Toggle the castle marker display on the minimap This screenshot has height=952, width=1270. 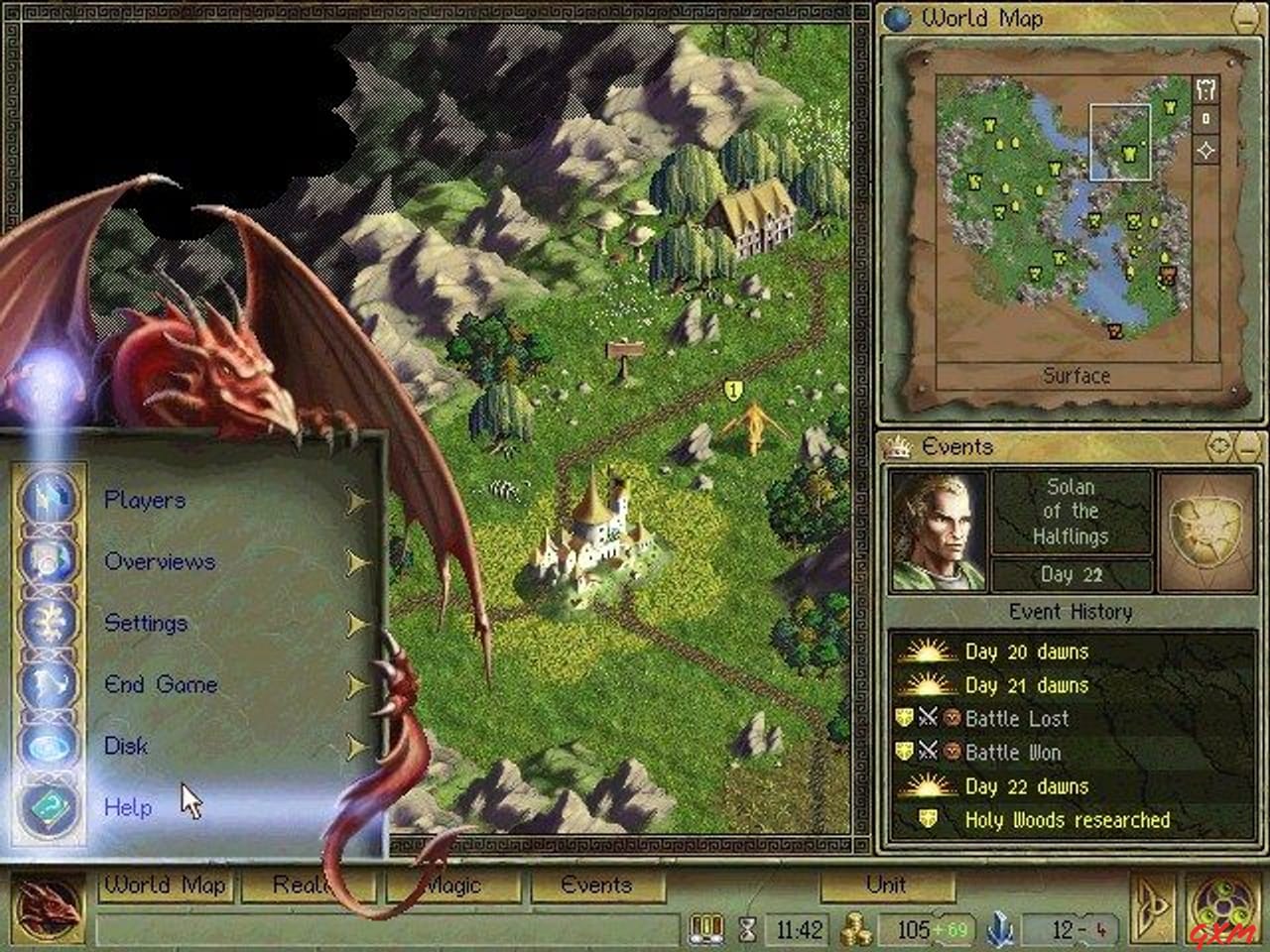pyautogui.click(x=1206, y=88)
